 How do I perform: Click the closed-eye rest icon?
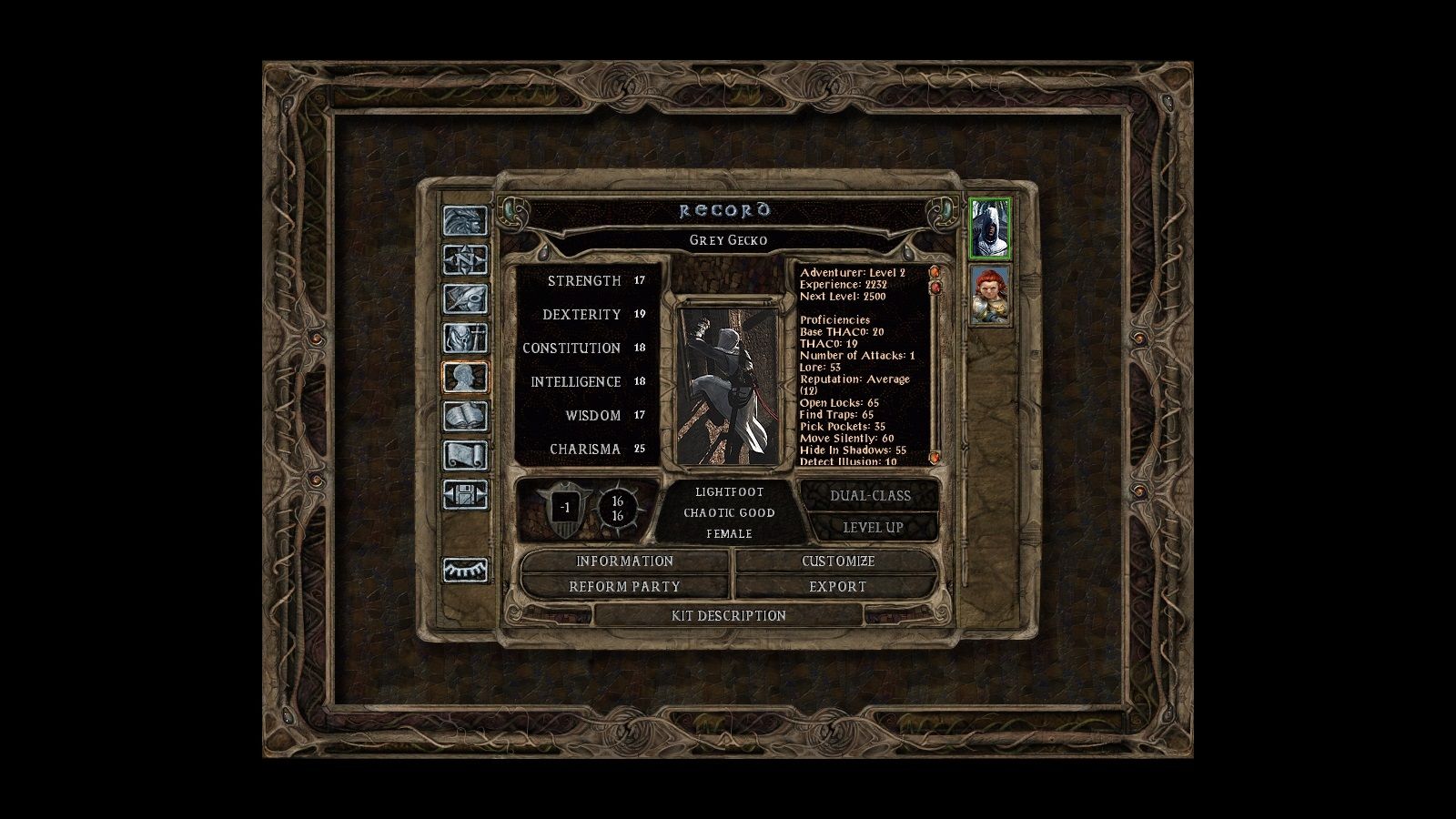coord(465,571)
